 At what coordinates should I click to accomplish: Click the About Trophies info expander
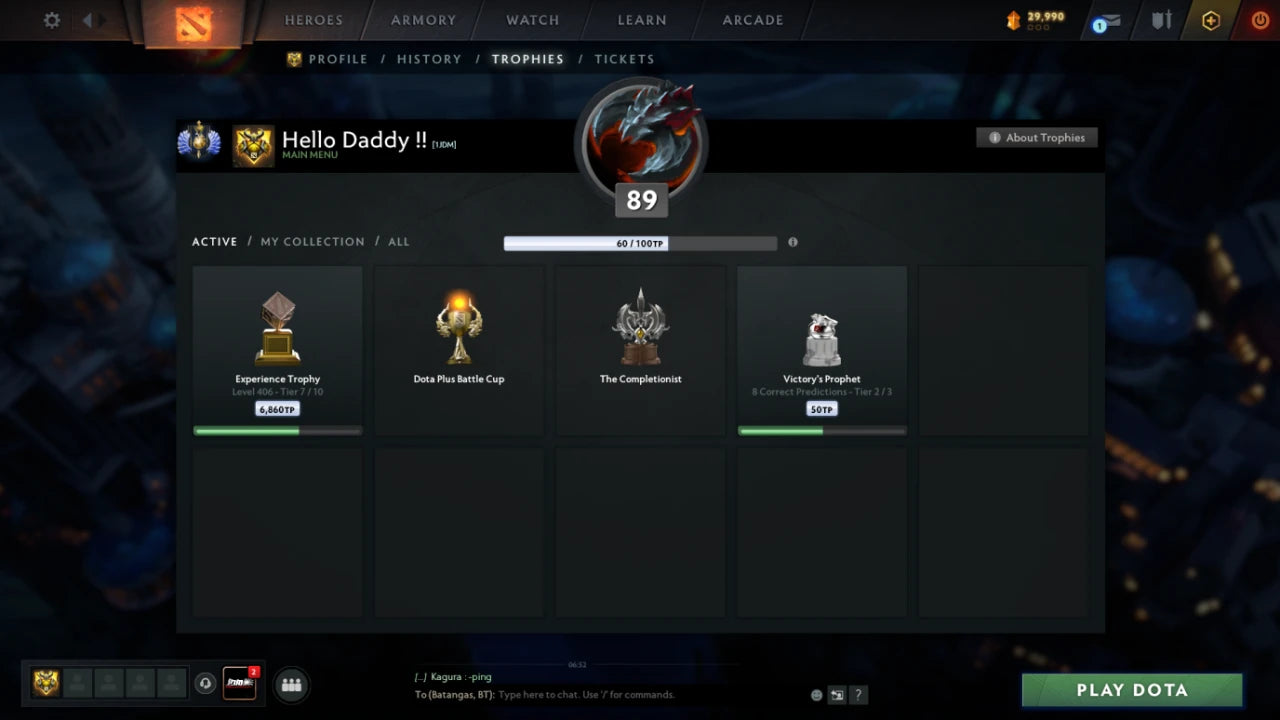[1037, 138]
